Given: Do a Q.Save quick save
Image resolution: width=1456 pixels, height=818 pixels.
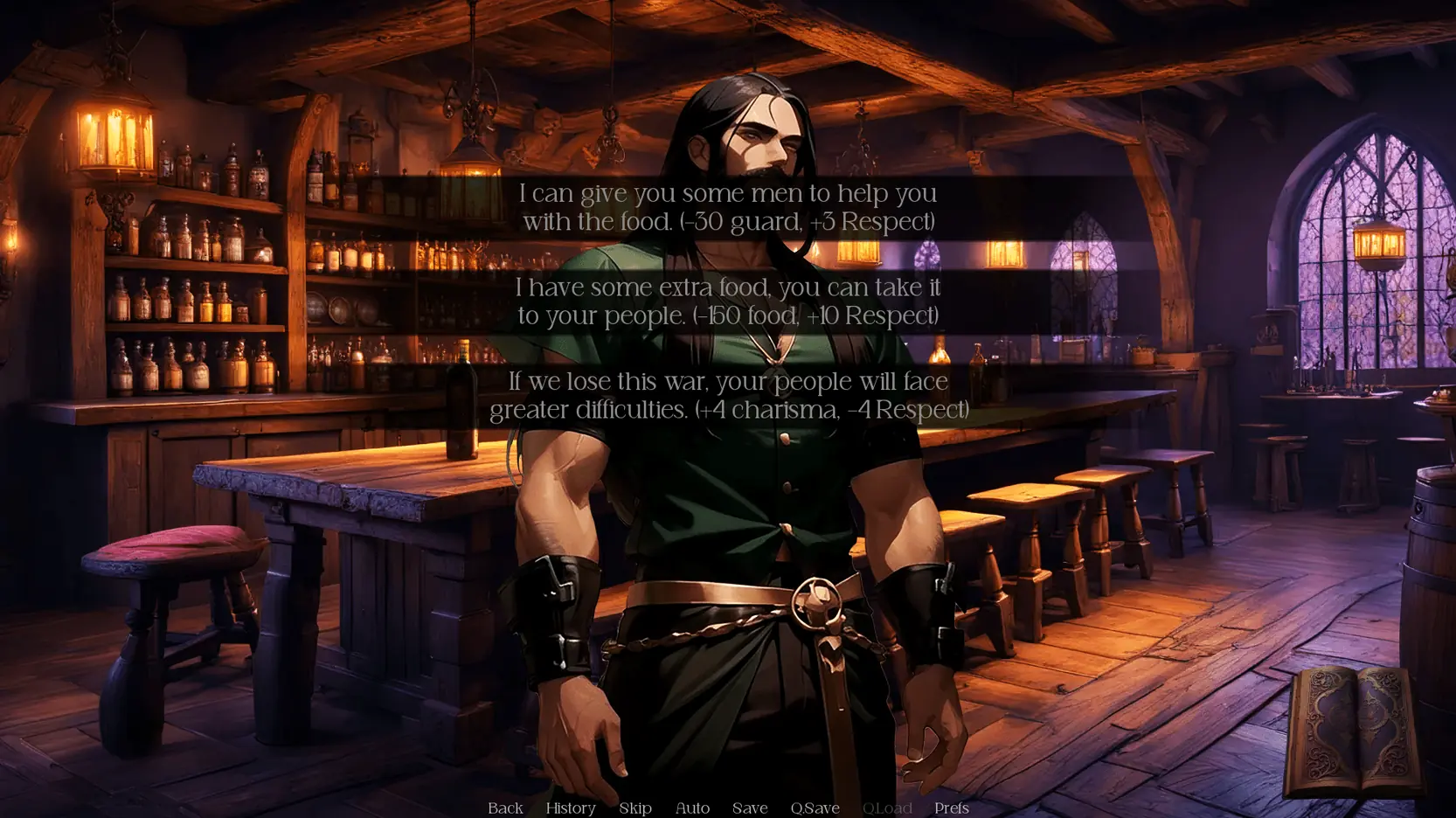Looking at the screenshot, I should [x=815, y=808].
